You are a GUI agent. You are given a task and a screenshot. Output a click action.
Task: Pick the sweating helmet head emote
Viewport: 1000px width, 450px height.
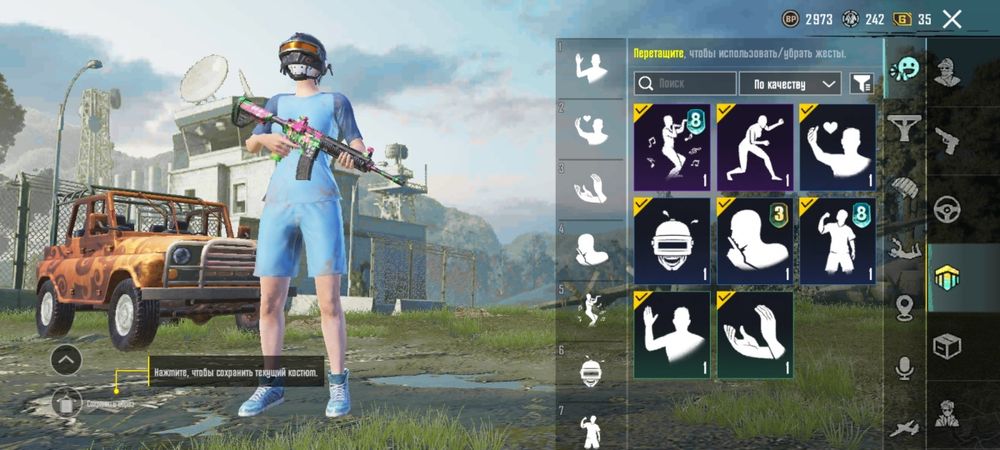pos(672,240)
